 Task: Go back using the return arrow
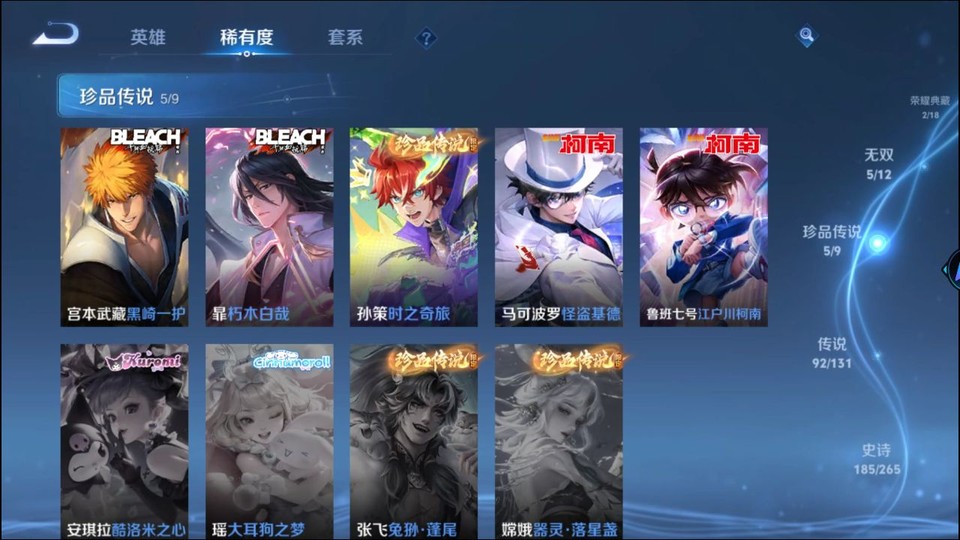pyautogui.click(x=55, y=36)
